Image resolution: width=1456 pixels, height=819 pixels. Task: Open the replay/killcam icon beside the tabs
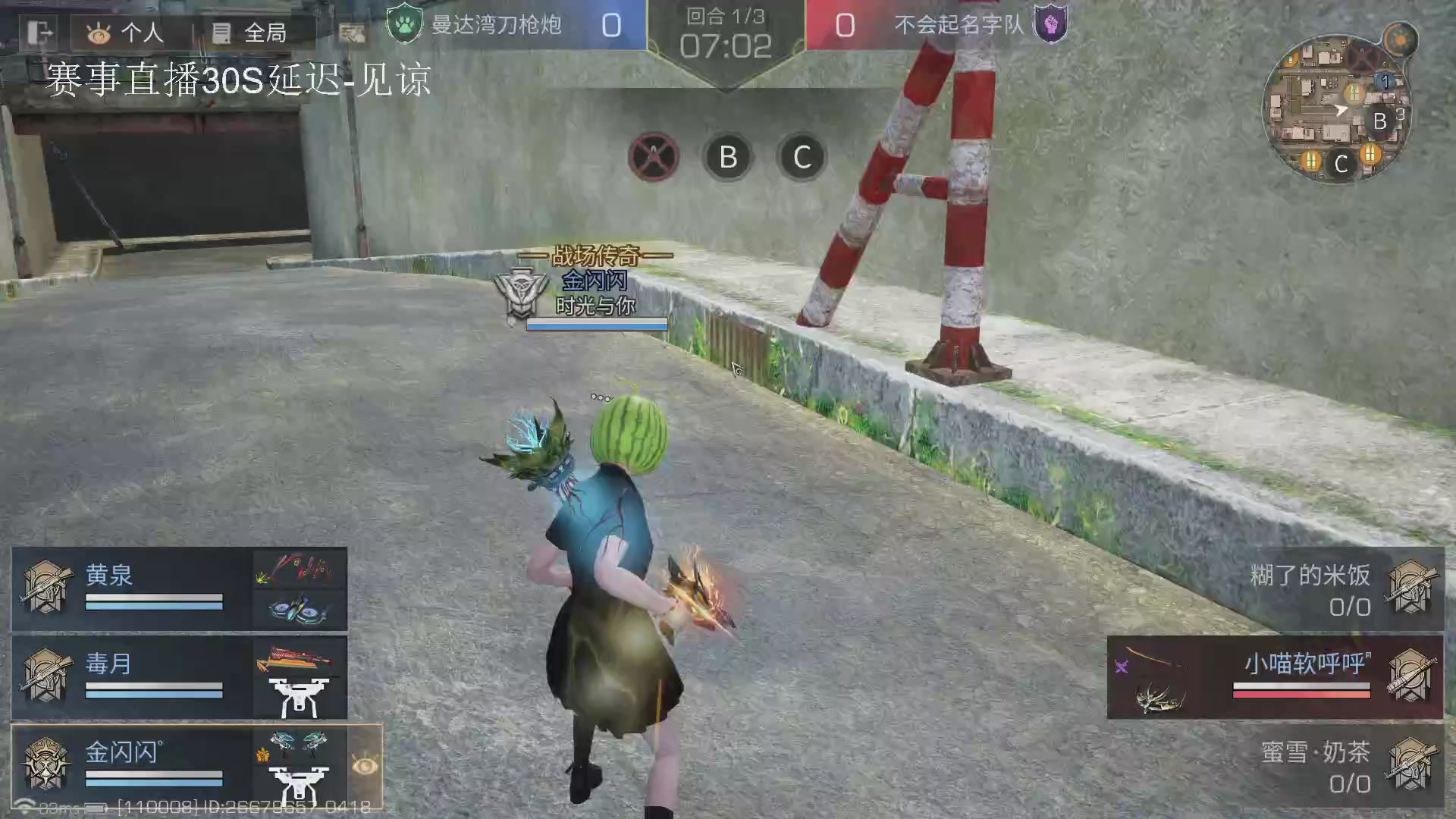tap(351, 33)
